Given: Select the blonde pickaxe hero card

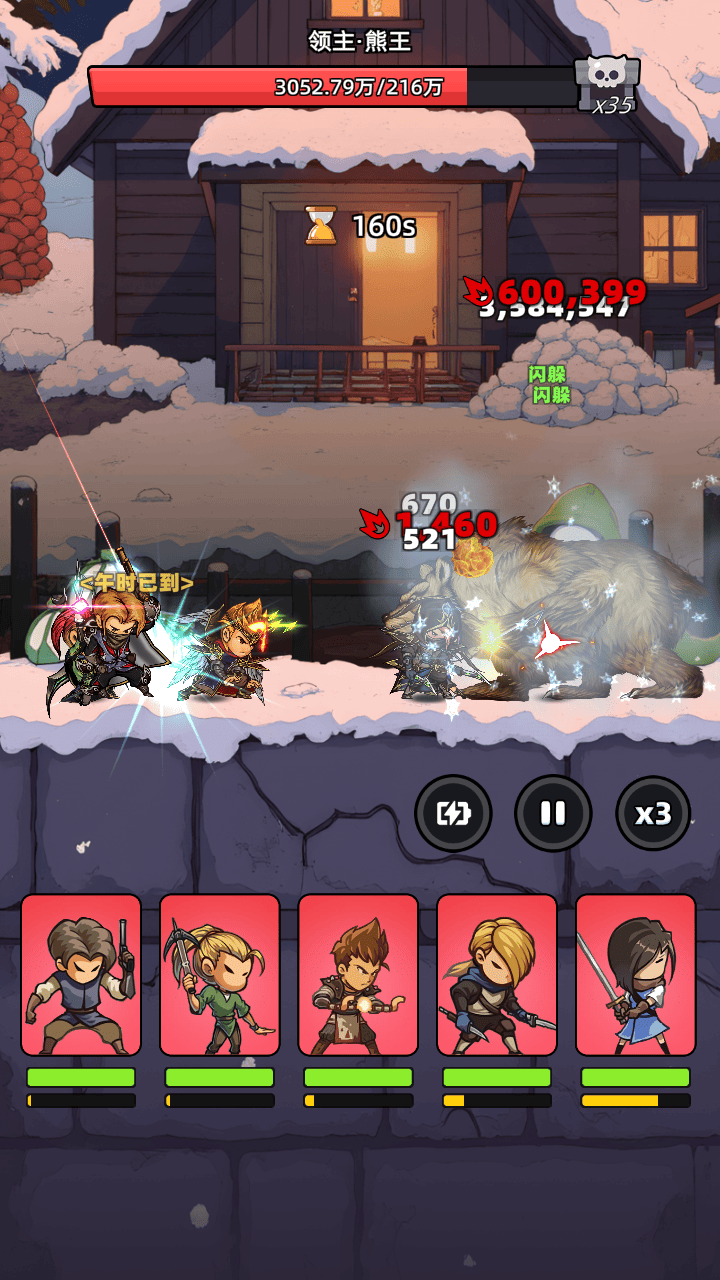Looking at the screenshot, I should click(x=219, y=975).
